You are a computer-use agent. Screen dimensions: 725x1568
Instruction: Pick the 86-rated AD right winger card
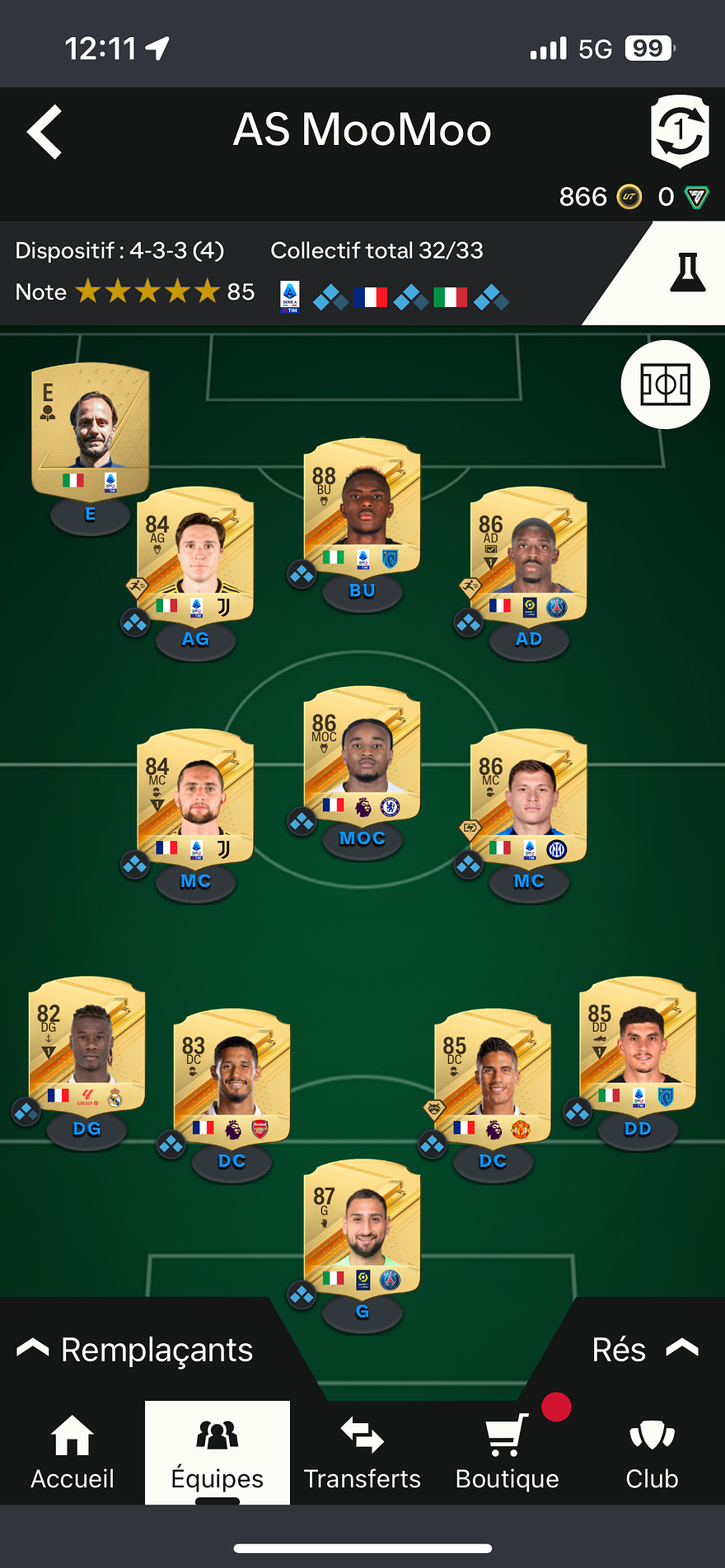coord(528,556)
